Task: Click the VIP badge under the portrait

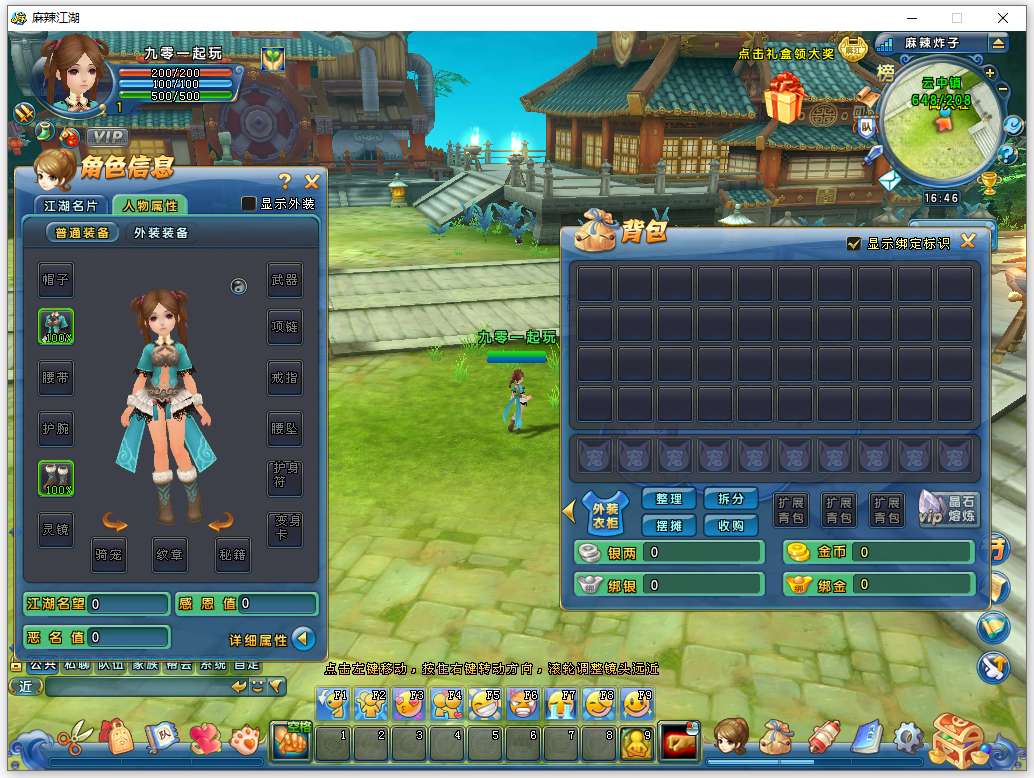Action: click(x=107, y=136)
